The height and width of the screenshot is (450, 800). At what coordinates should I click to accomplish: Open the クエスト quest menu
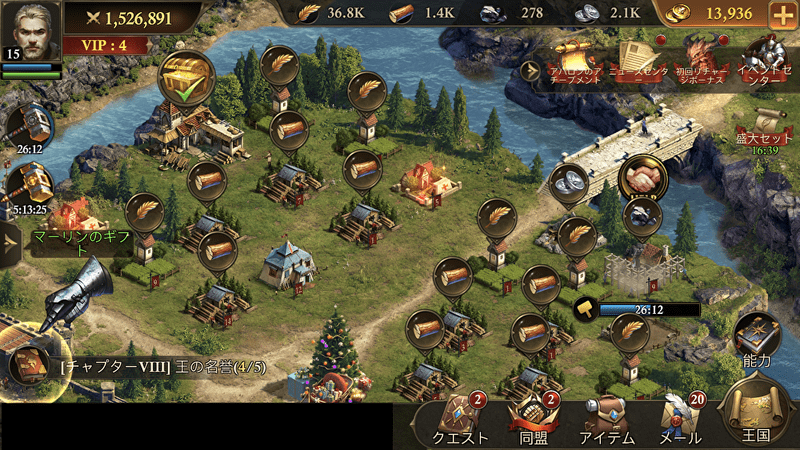coord(459,420)
